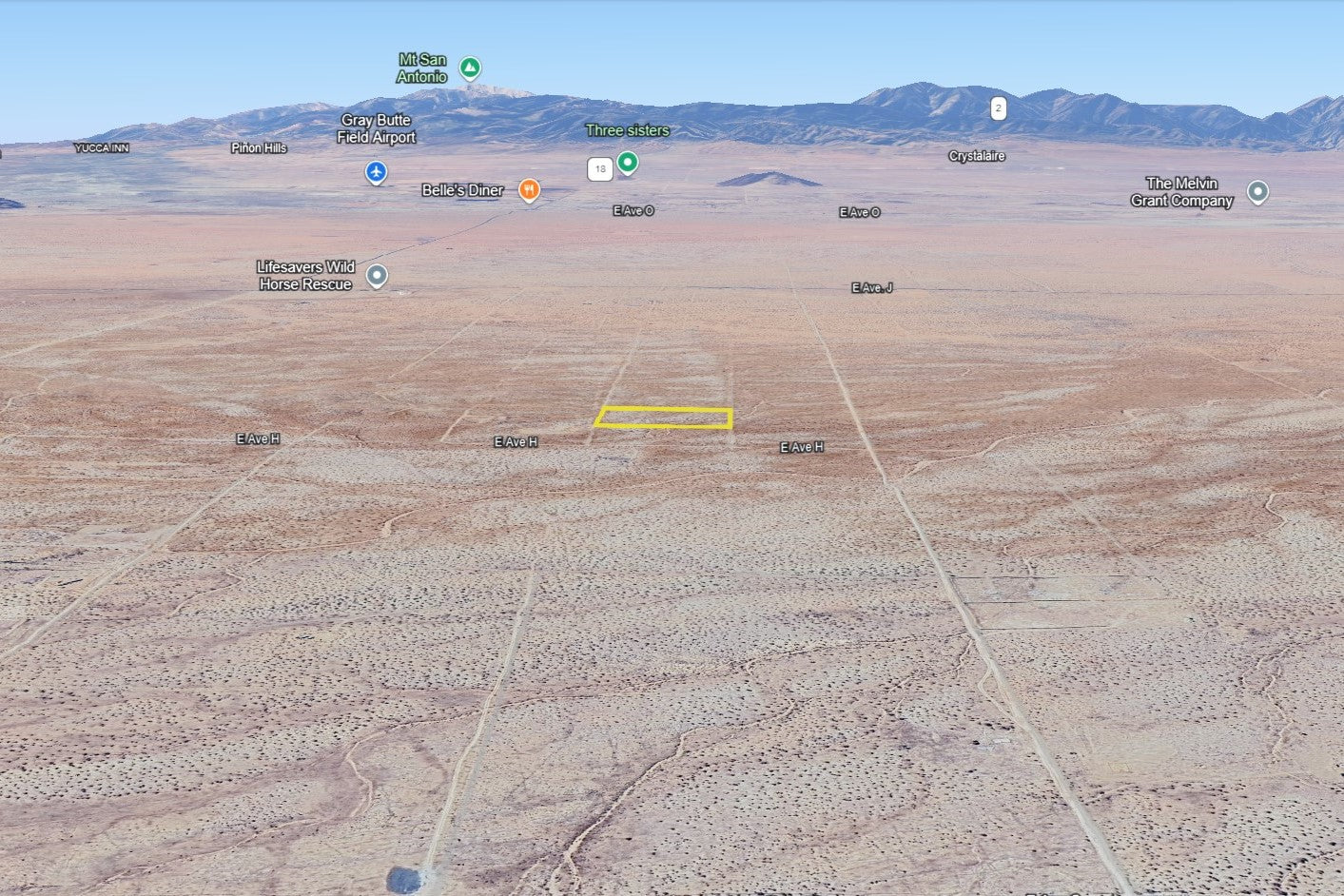Select the Three sisters green pin

(x=627, y=162)
